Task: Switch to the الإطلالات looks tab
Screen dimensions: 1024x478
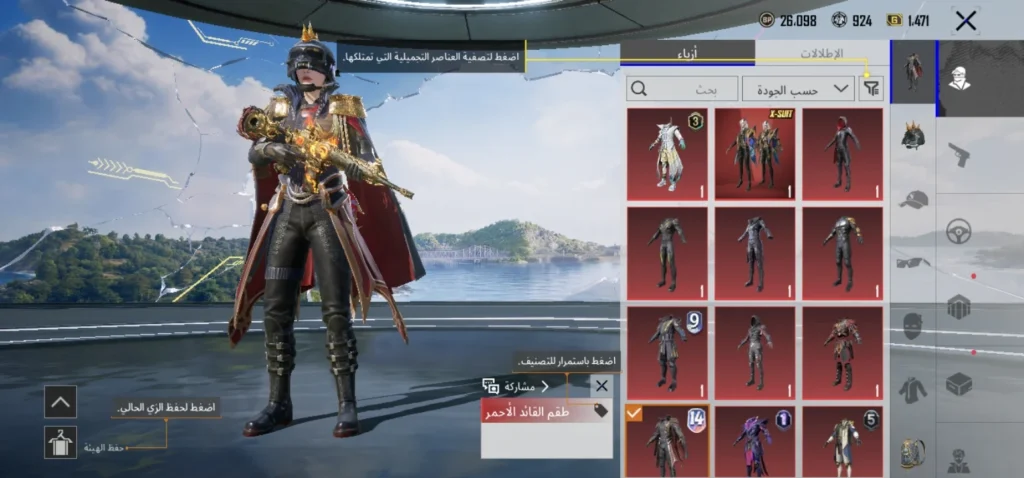Action: pos(822,53)
